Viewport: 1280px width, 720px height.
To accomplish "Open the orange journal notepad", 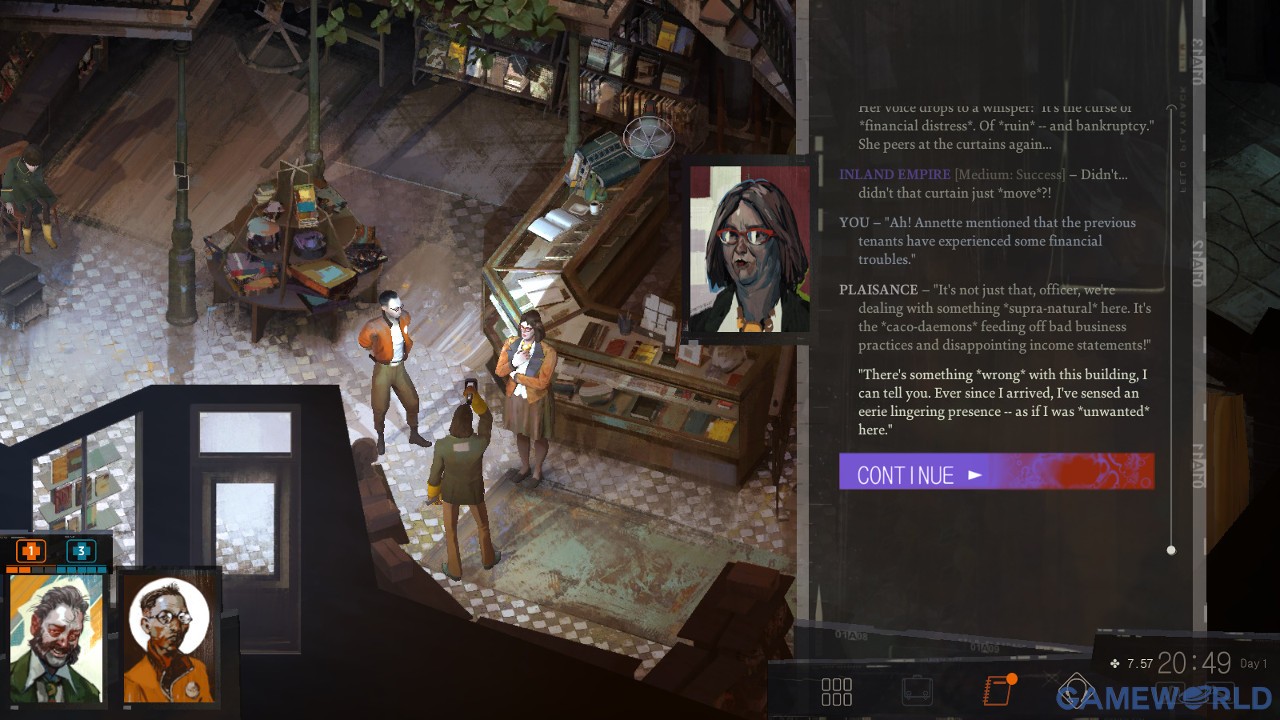I will click(x=997, y=690).
